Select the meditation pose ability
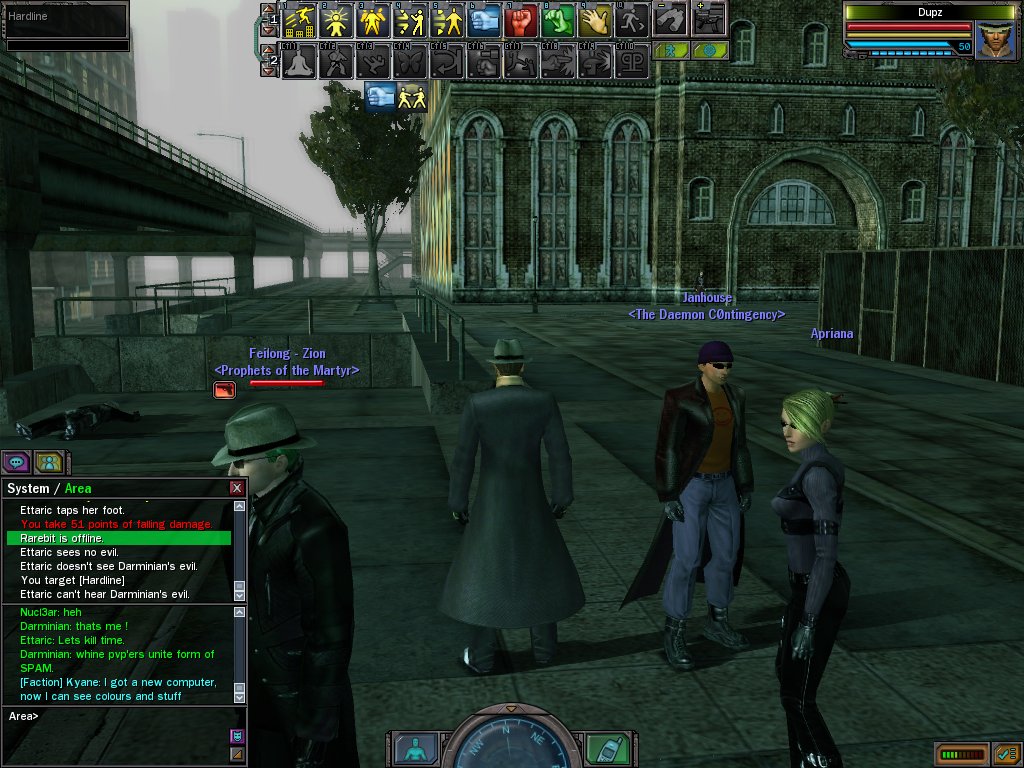 tap(299, 62)
